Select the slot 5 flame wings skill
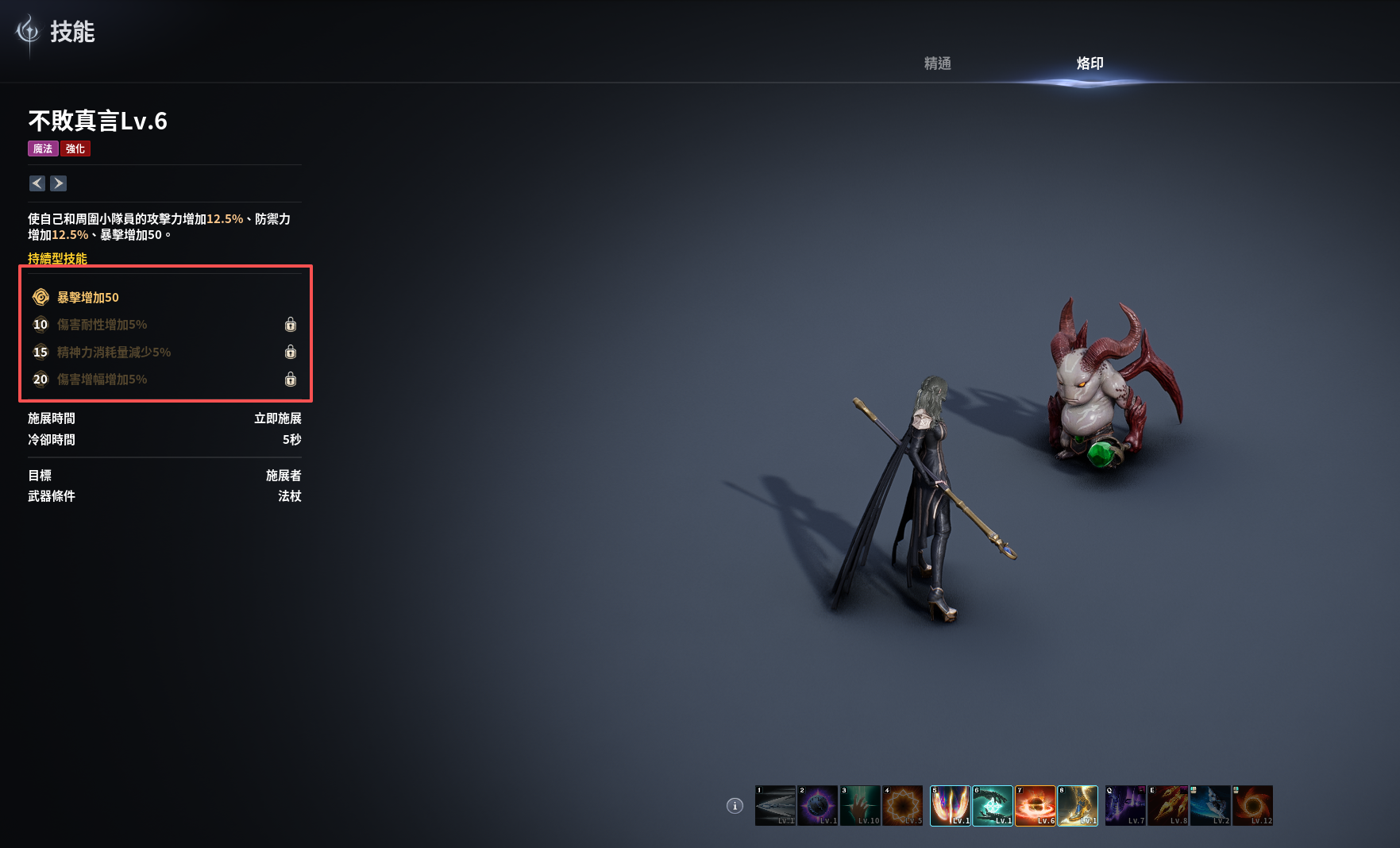 tap(950, 806)
